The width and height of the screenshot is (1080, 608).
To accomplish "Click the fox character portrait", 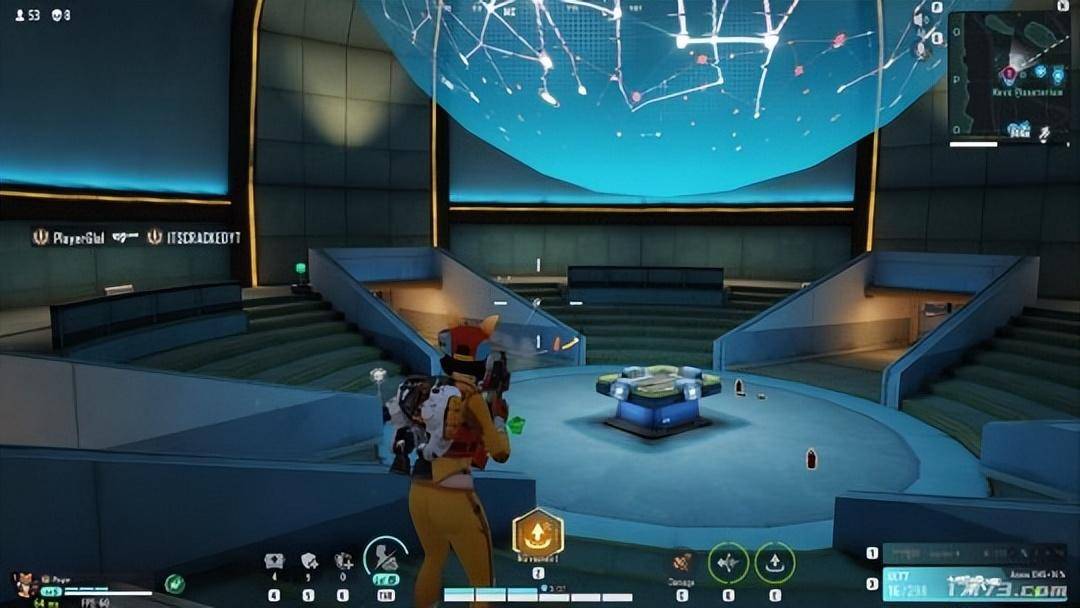I will [x=24, y=584].
